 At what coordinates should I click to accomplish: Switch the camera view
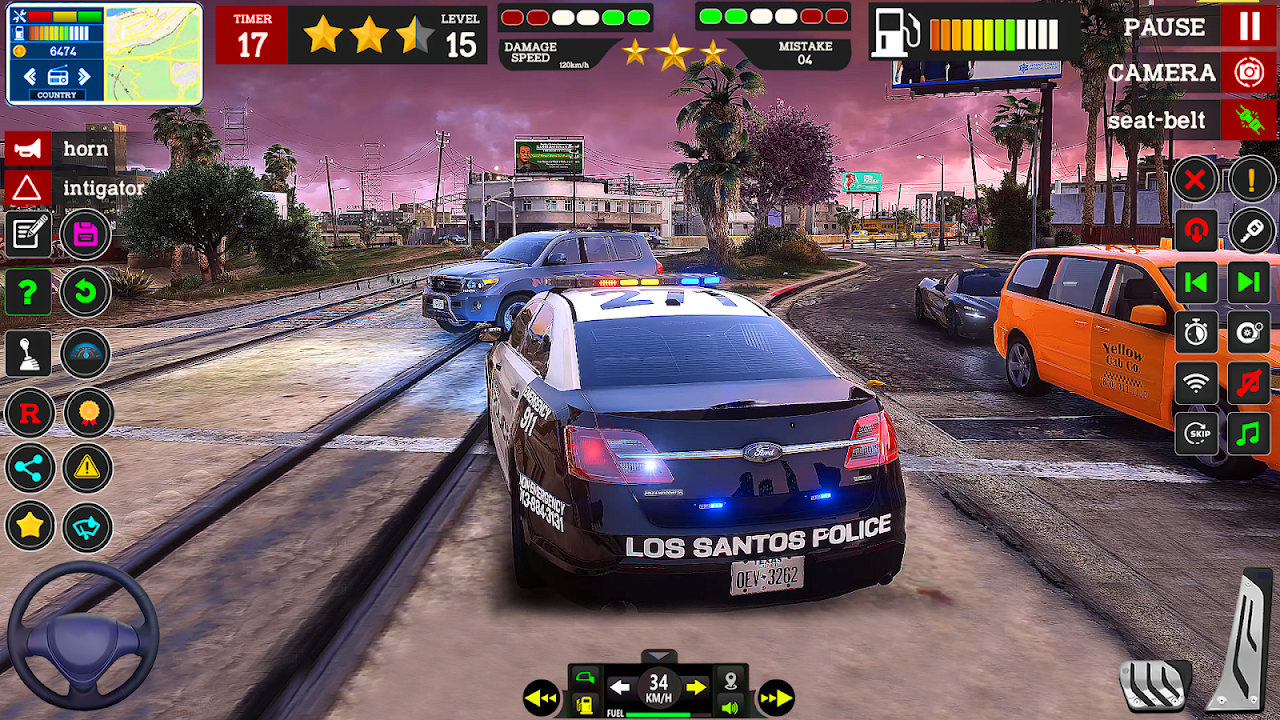click(1249, 73)
